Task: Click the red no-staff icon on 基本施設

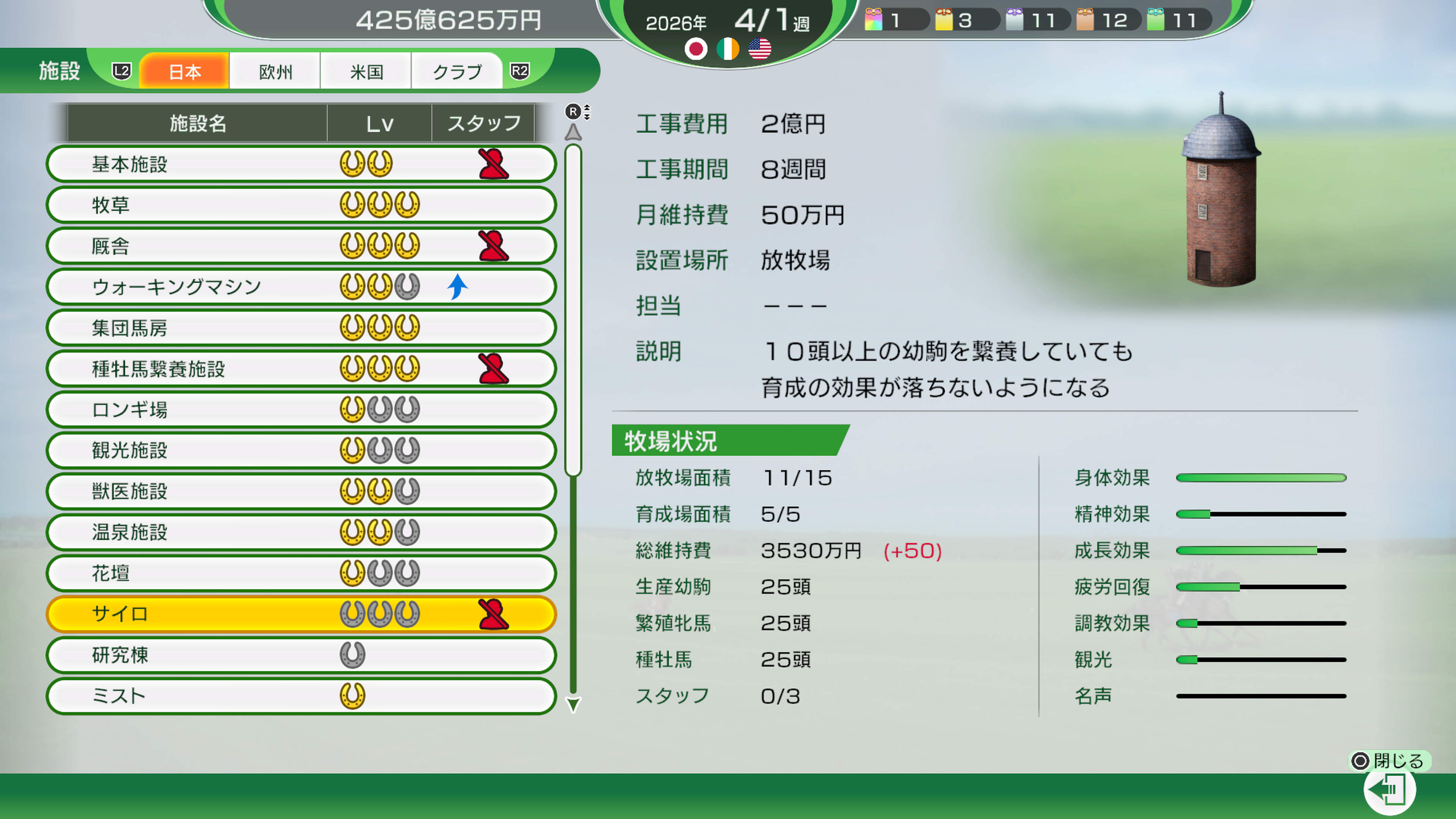Action: pos(493,164)
